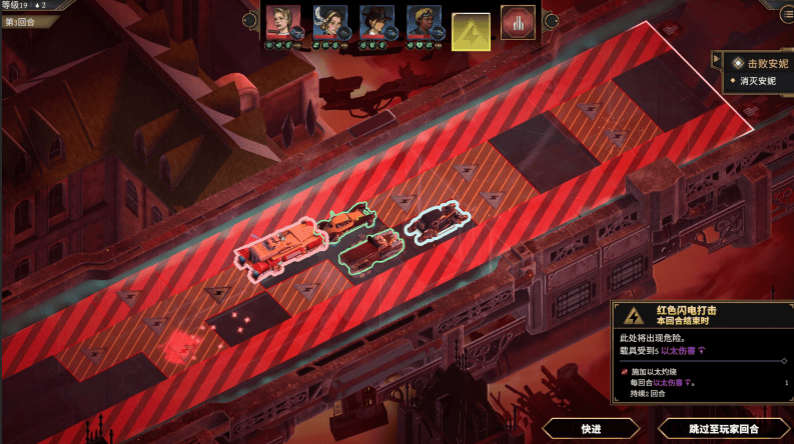Select the portrait with yellow headwrap
Viewport: 794px width, 444px height.
tap(422, 22)
